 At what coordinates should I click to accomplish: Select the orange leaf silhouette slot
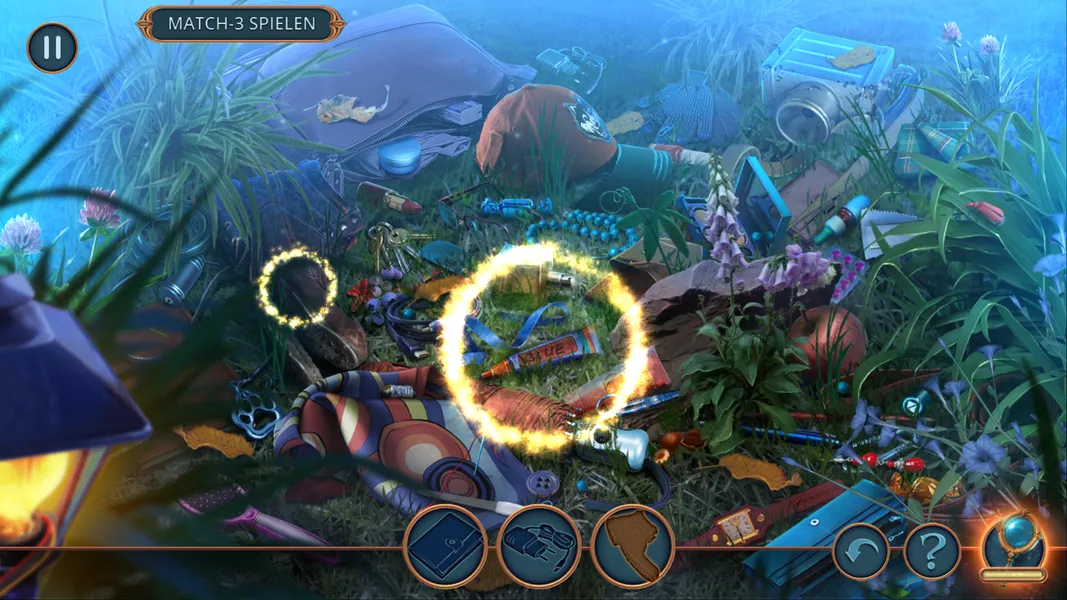(631, 546)
